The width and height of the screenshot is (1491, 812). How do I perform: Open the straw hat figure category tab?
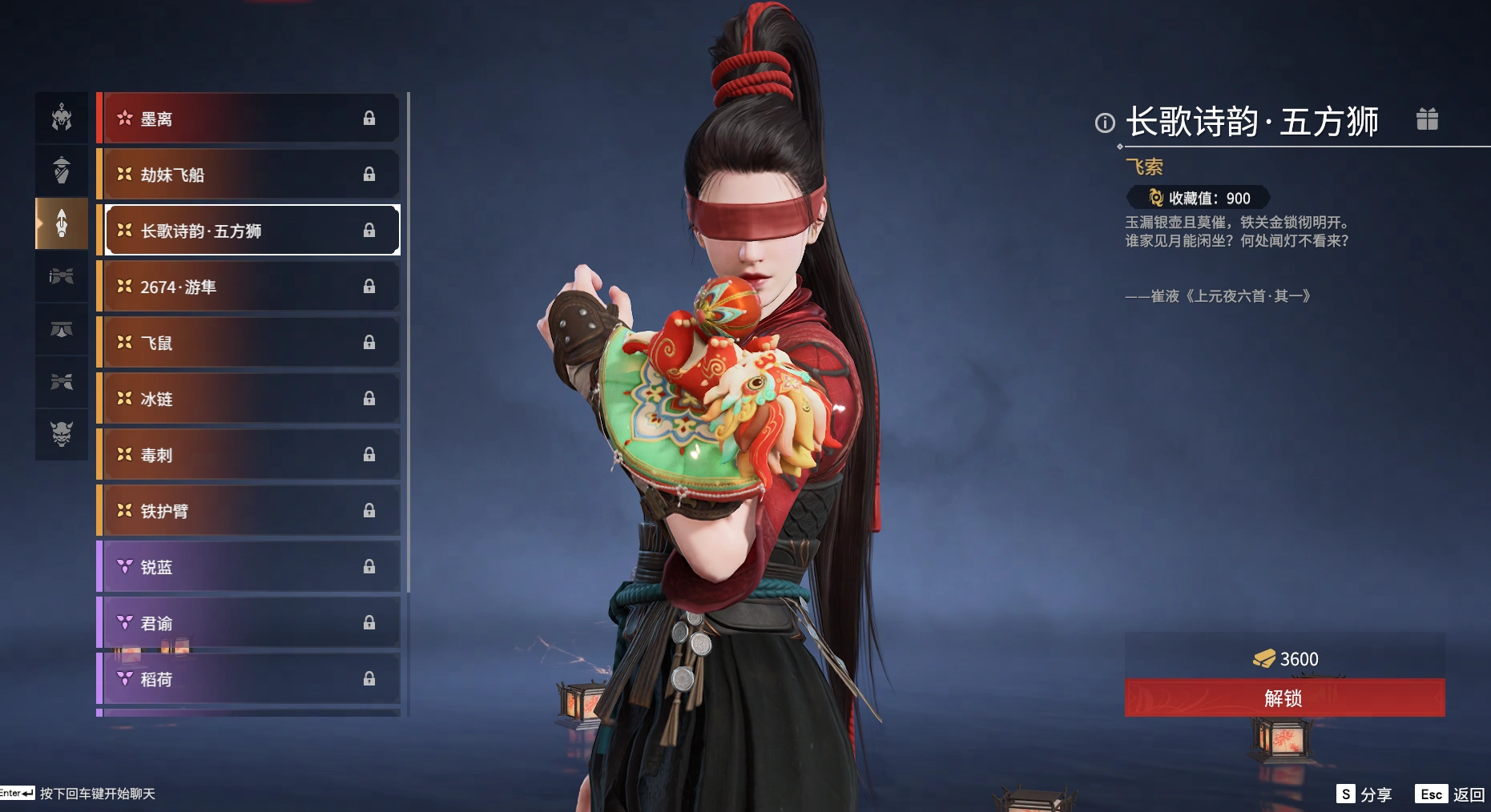[62, 171]
